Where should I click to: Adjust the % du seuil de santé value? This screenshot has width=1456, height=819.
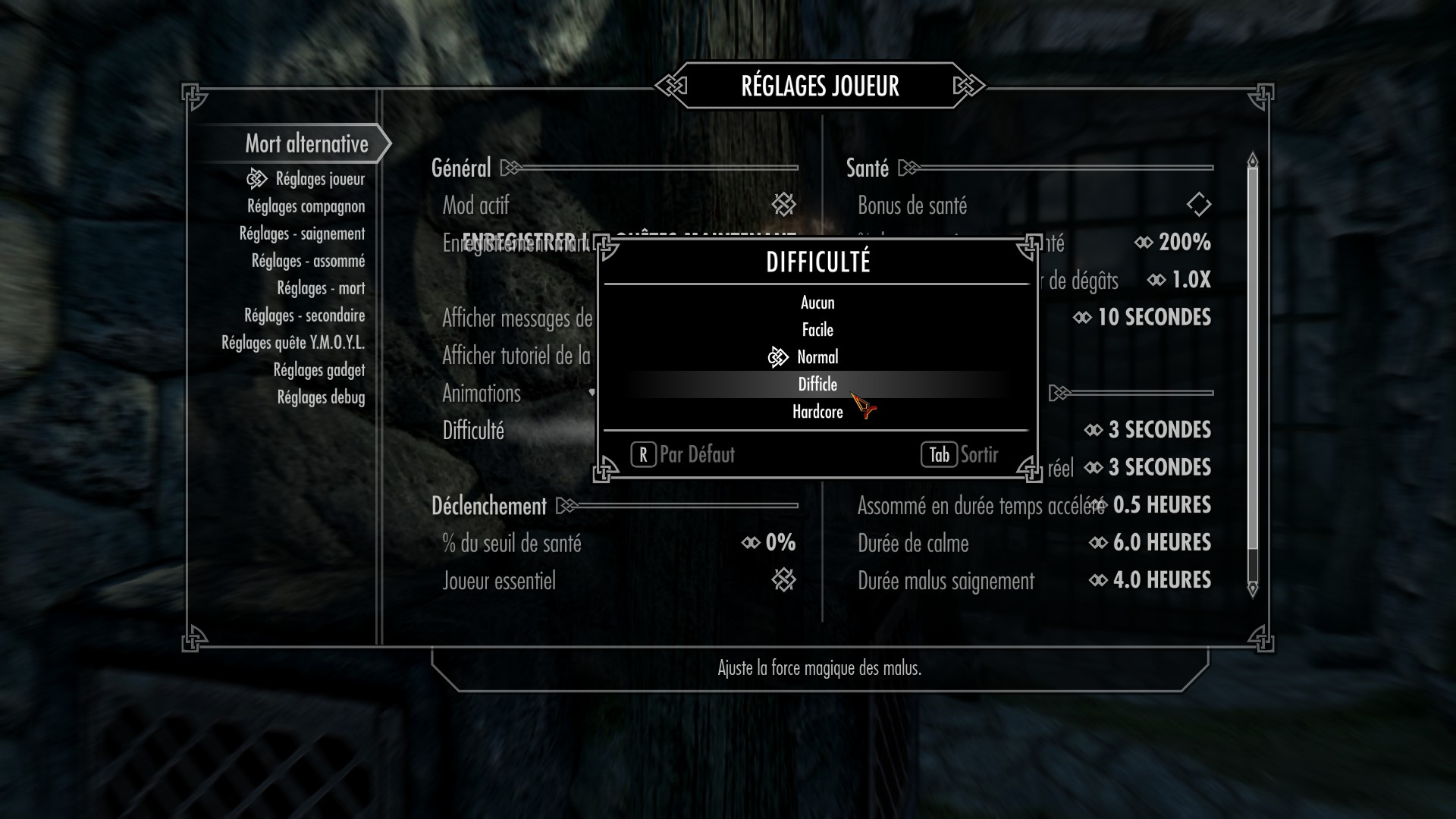(770, 543)
